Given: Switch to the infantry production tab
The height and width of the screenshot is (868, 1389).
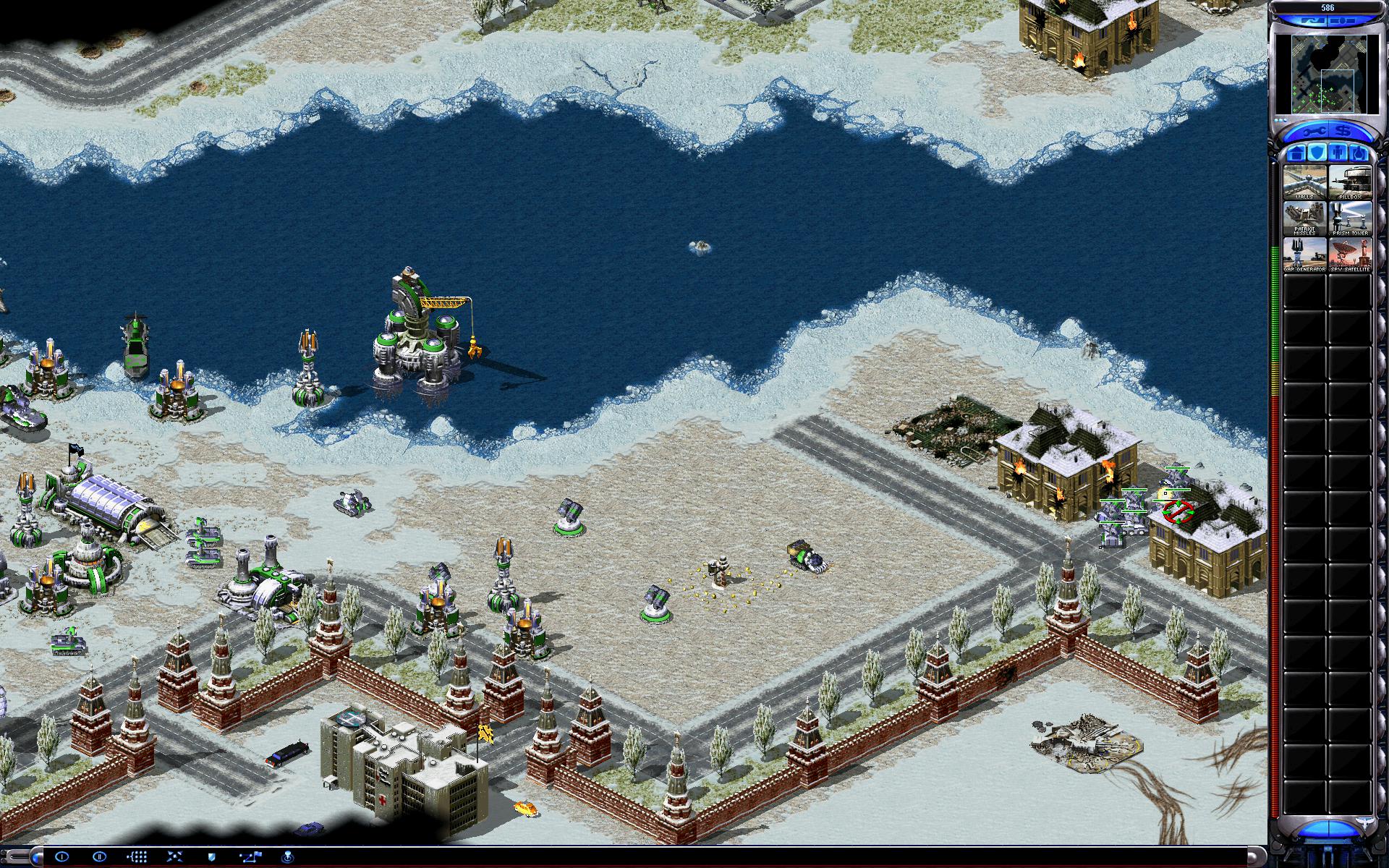Looking at the screenshot, I should tap(1338, 153).
